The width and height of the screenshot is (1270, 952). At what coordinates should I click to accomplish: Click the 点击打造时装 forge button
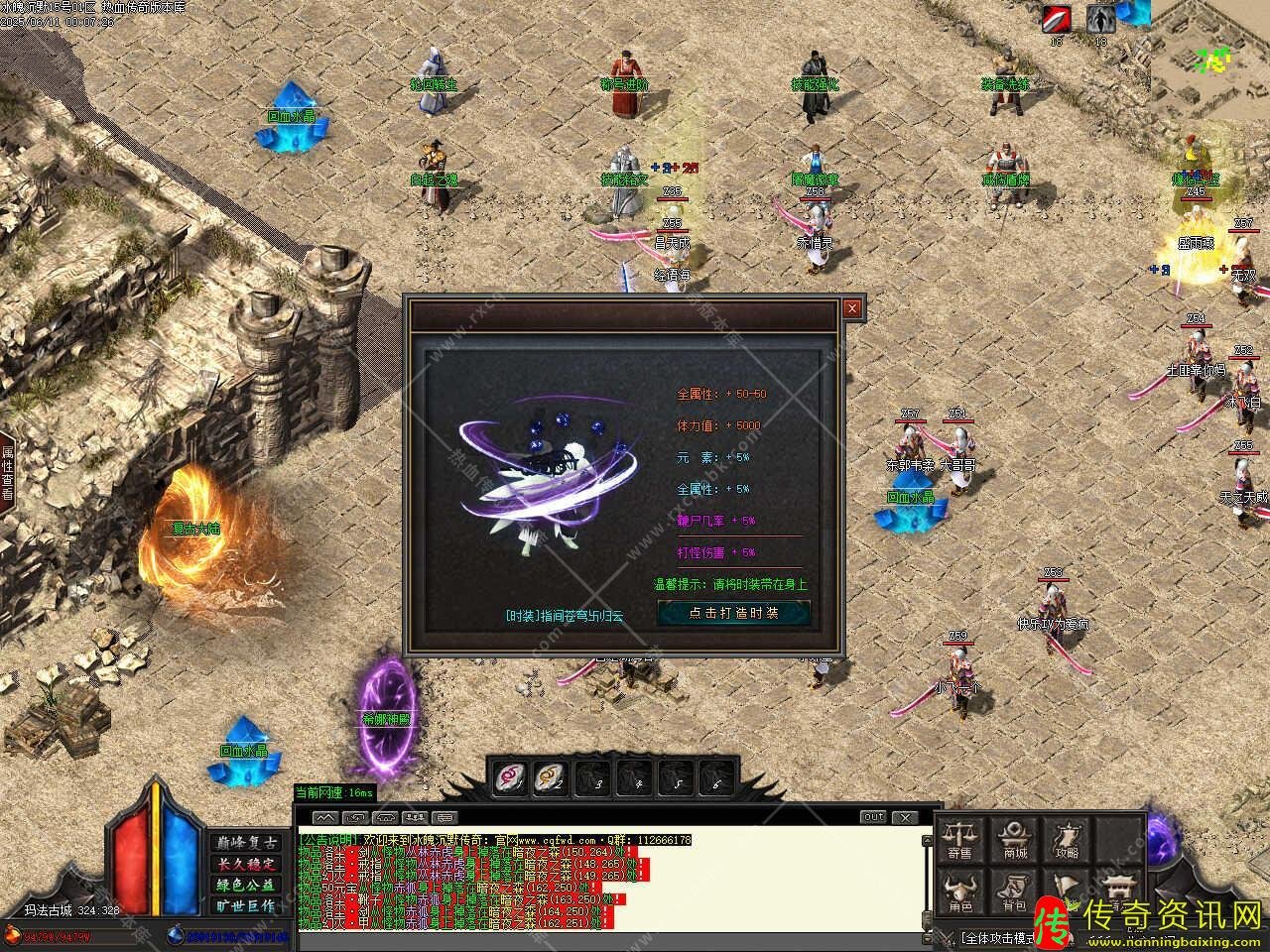(733, 613)
